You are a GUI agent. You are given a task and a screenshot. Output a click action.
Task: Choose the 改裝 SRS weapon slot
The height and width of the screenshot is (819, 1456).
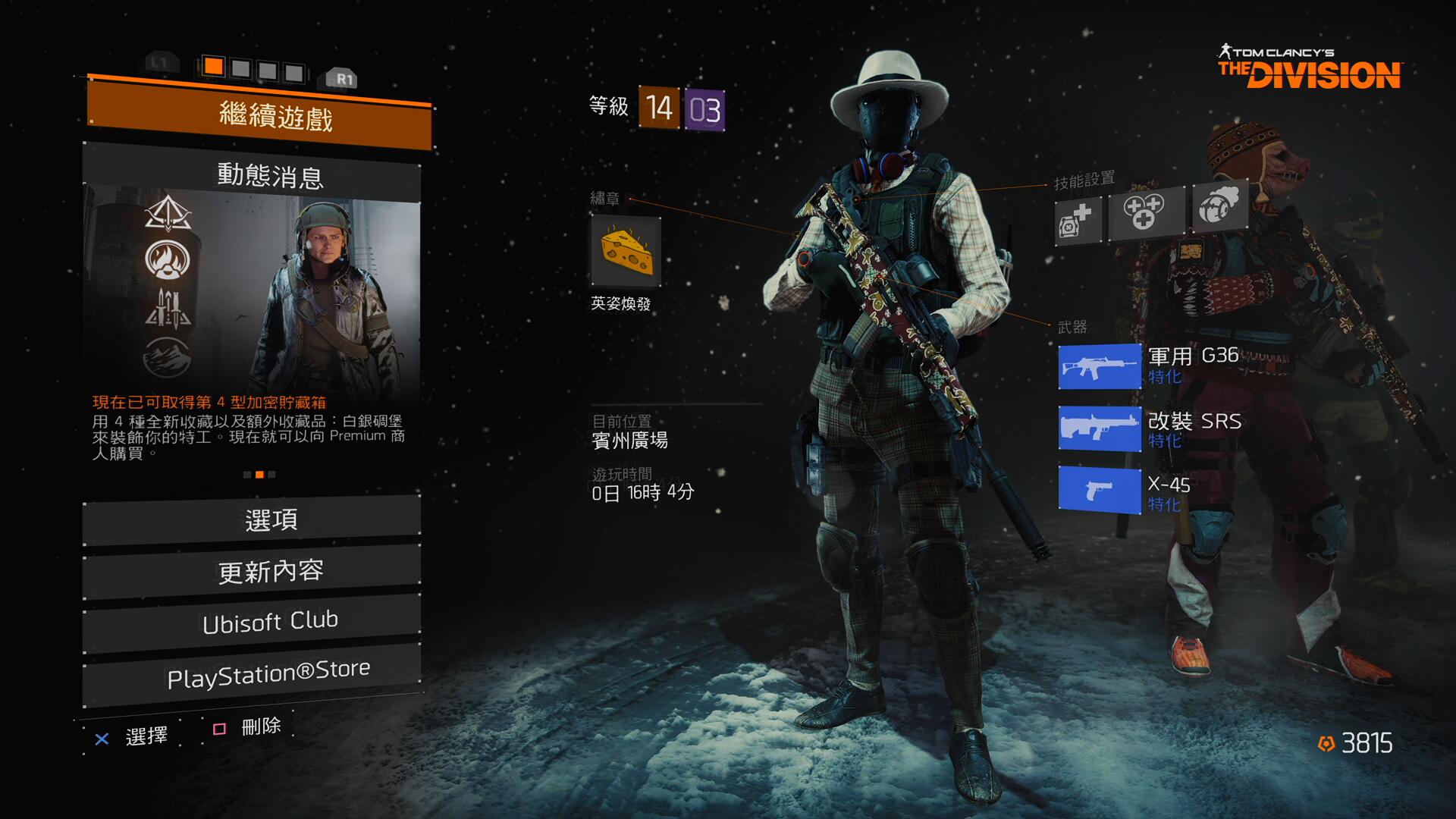tap(1100, 429)
